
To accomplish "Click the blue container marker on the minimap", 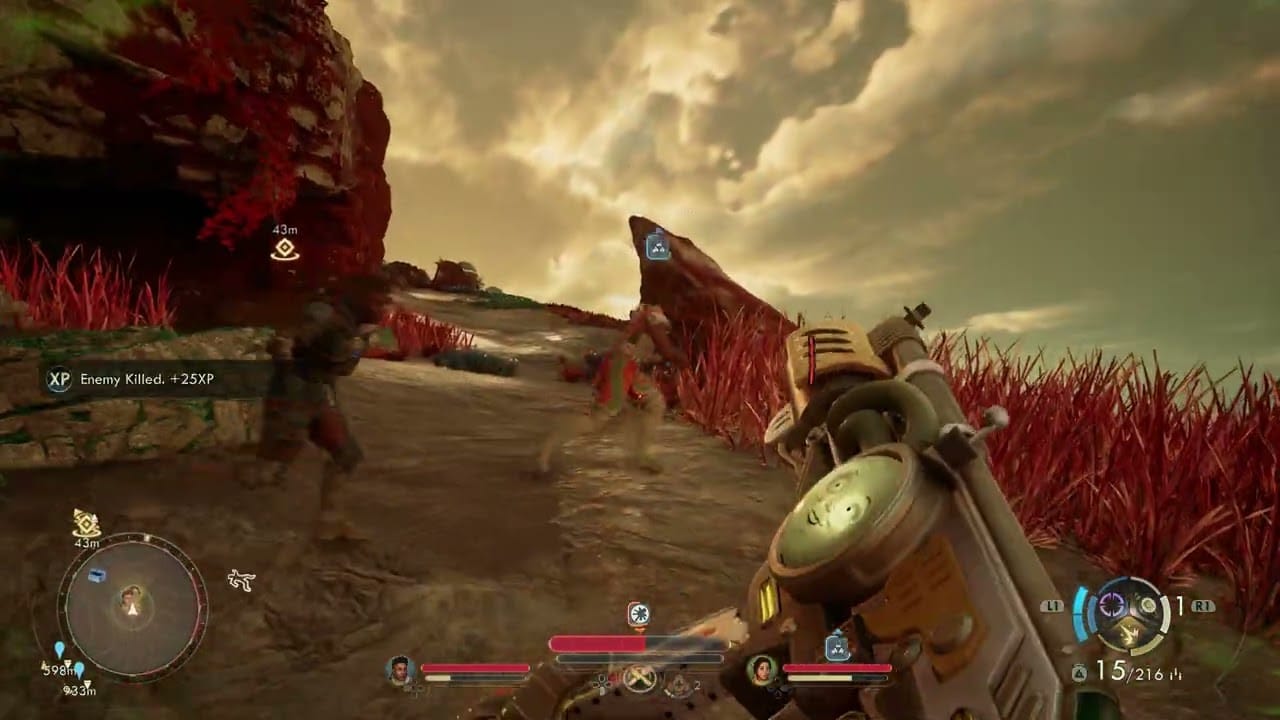I will pyautogui.click(x=96, y=576).
